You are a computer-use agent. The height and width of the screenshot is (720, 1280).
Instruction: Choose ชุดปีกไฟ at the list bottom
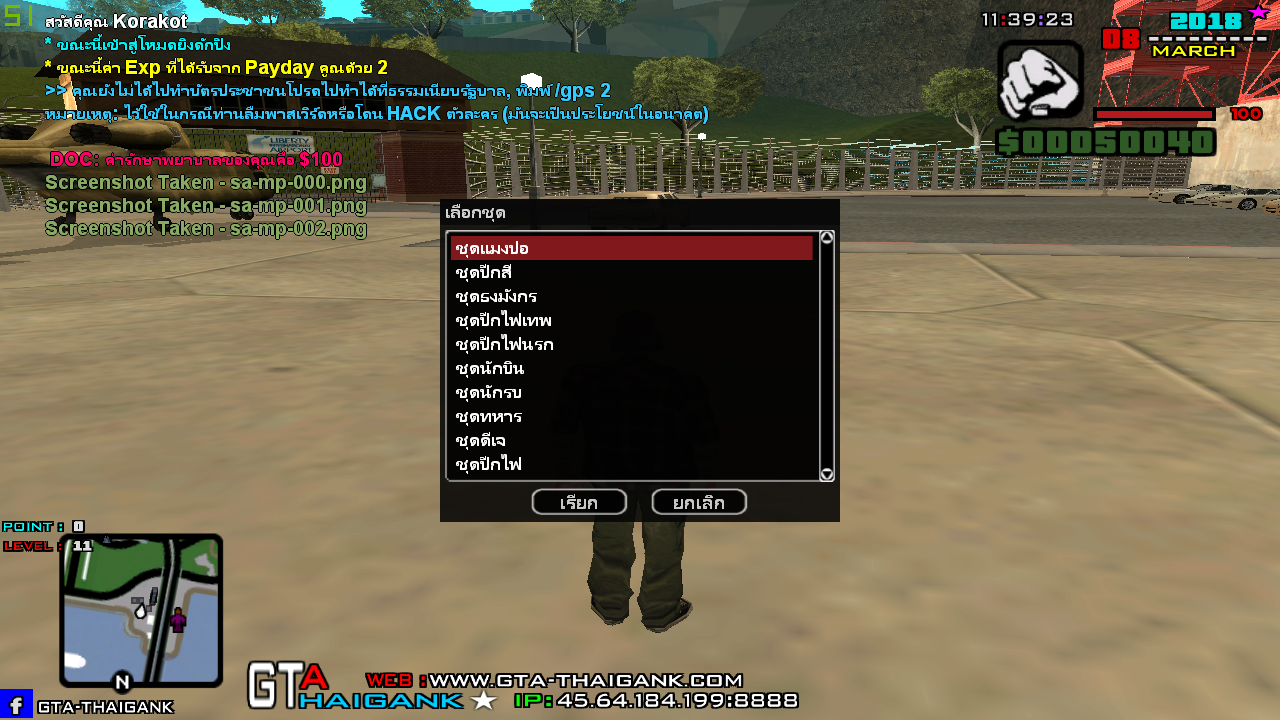point(631,464)
